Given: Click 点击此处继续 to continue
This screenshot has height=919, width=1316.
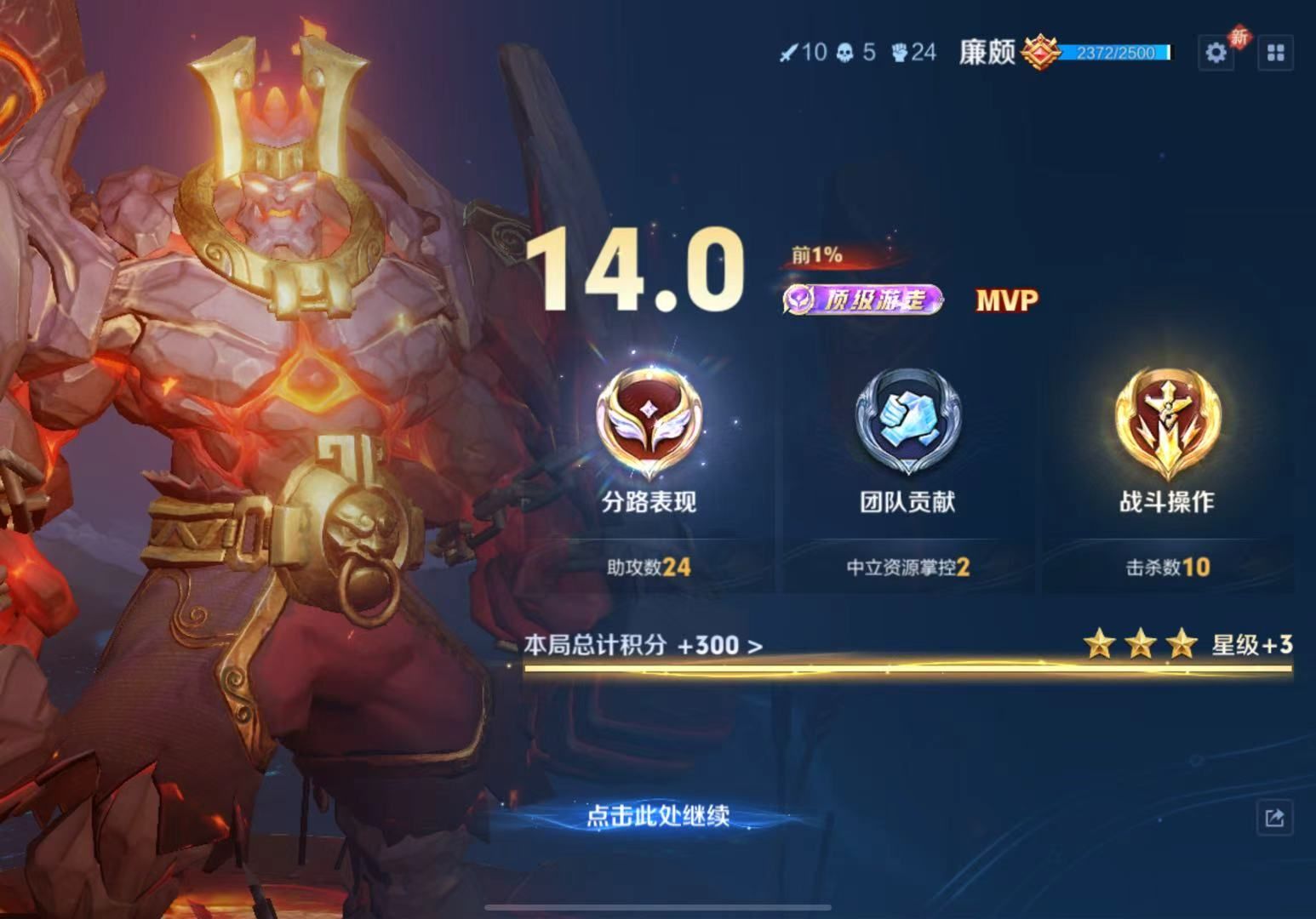Looking at the screenshot, I should (x=658, y=816).
